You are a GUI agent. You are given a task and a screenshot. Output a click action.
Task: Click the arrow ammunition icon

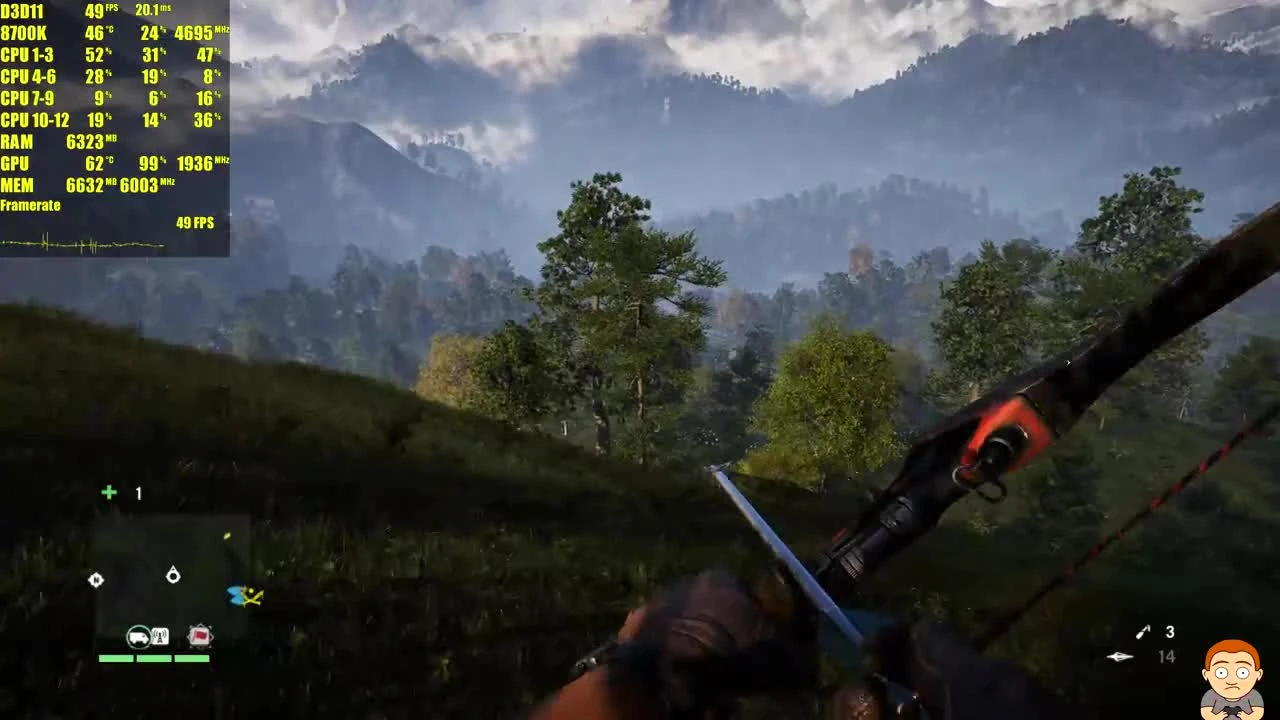[1120, 656]
